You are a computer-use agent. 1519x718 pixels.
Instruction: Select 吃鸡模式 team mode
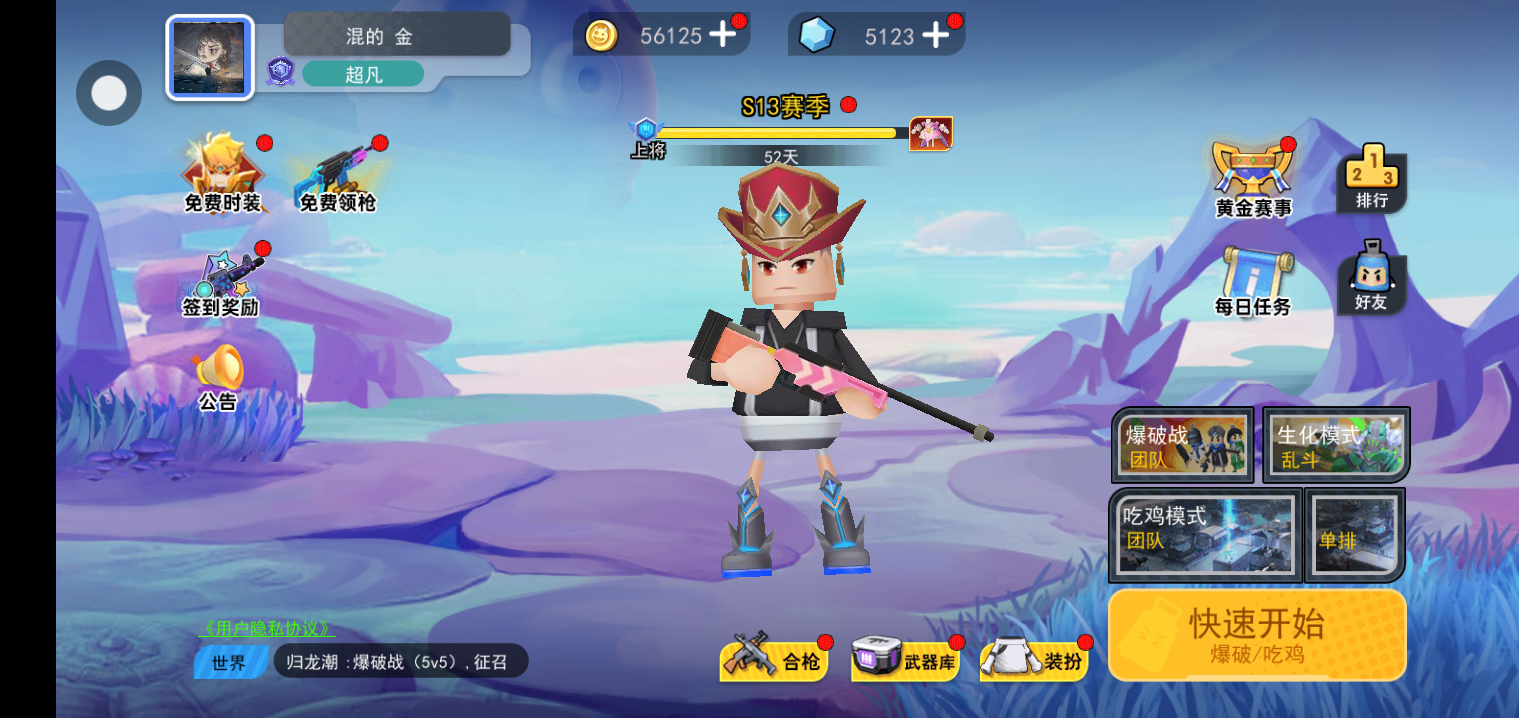(x=1205, y=535)
